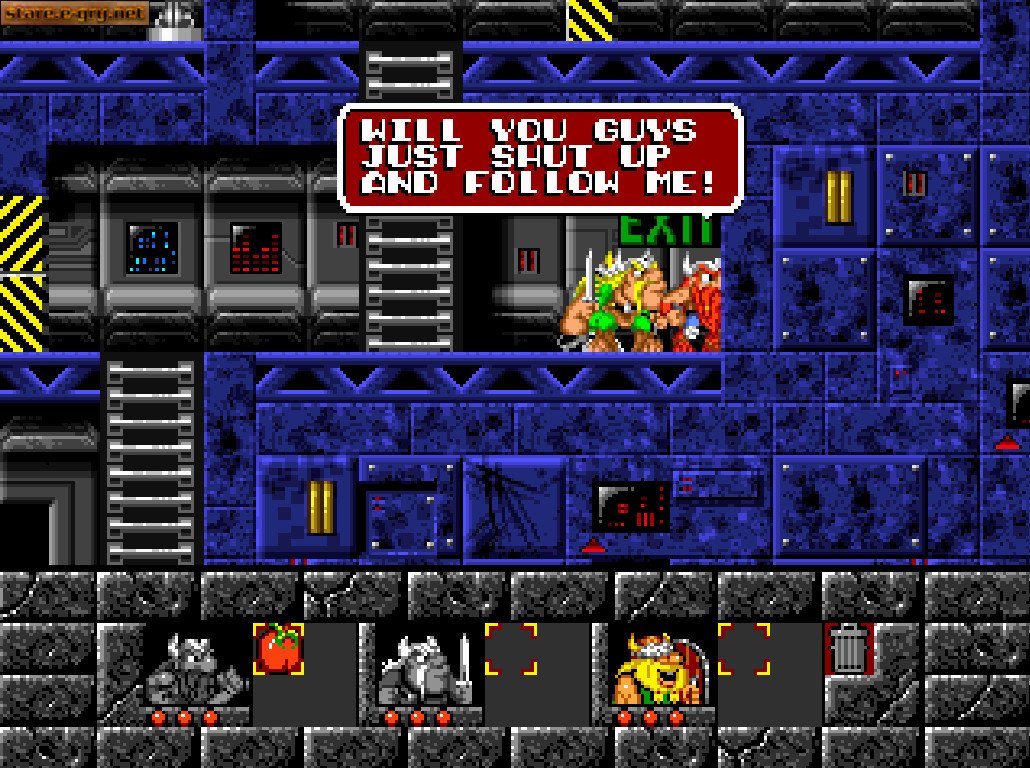
Task: Select the tomato in the inventory
Action: coord(279,649)
